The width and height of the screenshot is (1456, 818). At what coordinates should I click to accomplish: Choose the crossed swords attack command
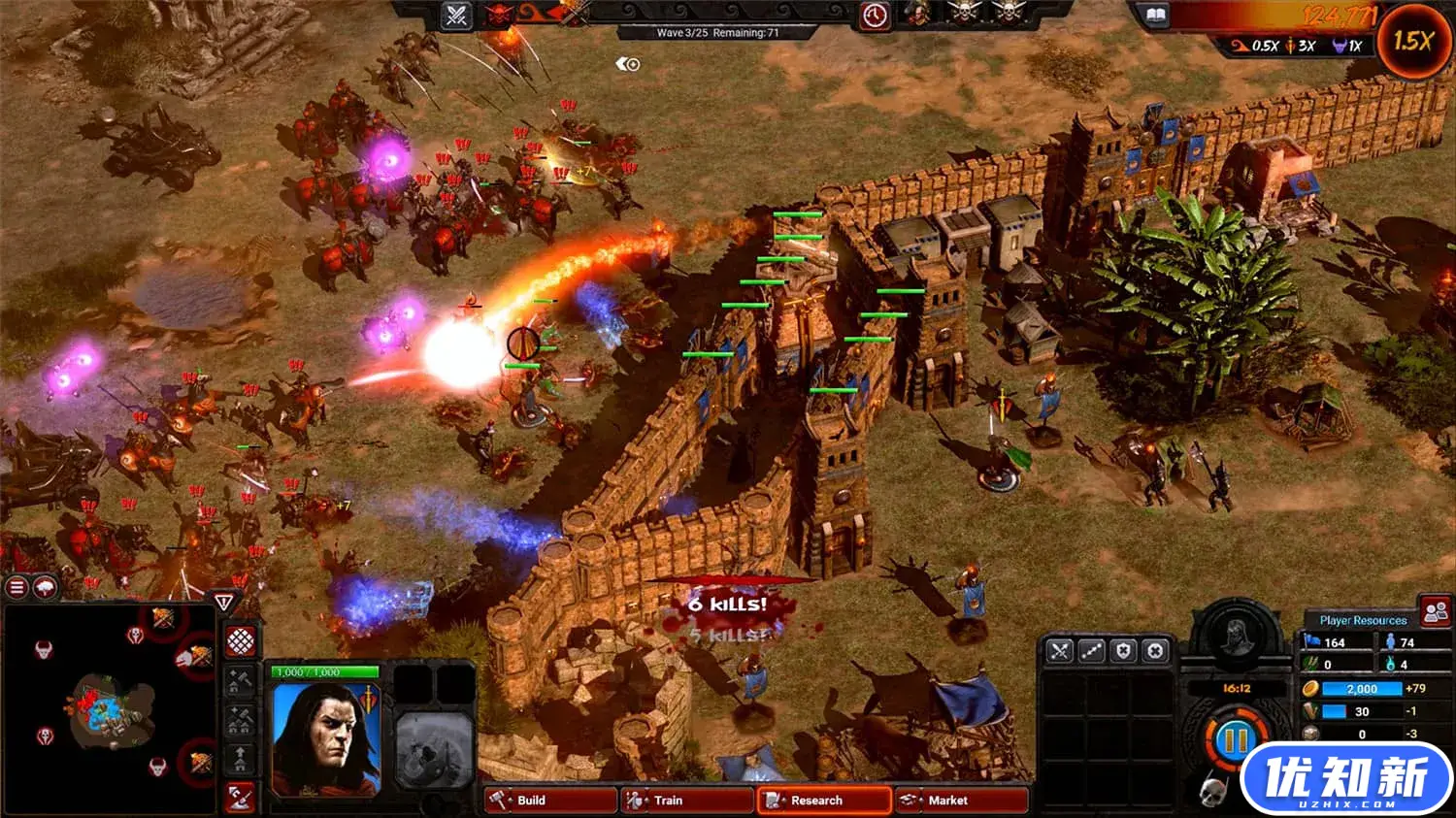click(1059, 651)
